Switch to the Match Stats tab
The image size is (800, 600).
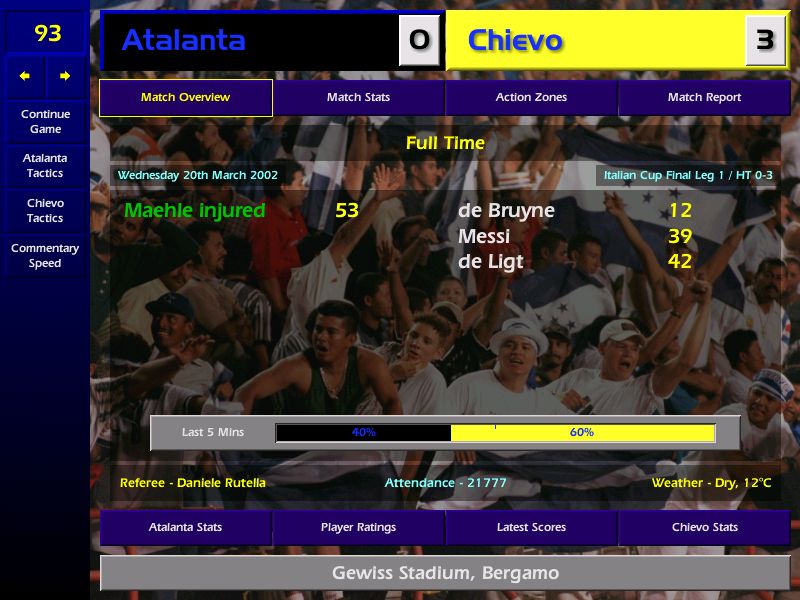358,97
